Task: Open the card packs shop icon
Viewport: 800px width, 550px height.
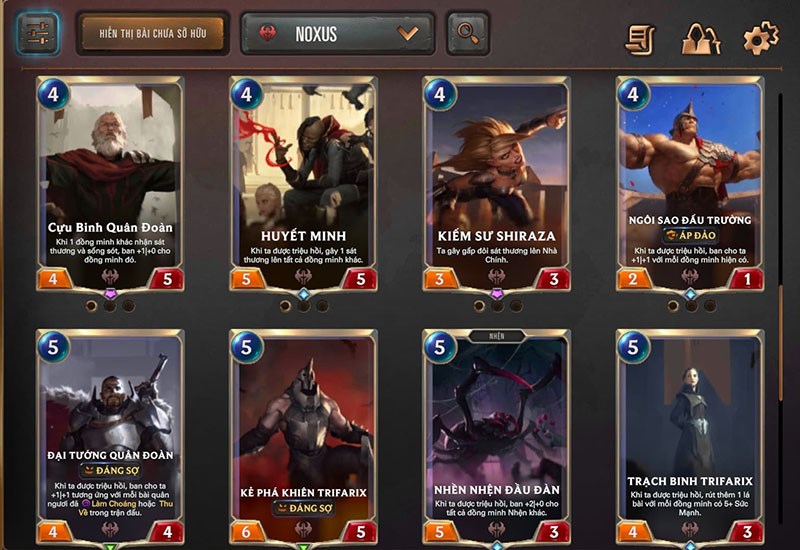Action: (701, 38)
